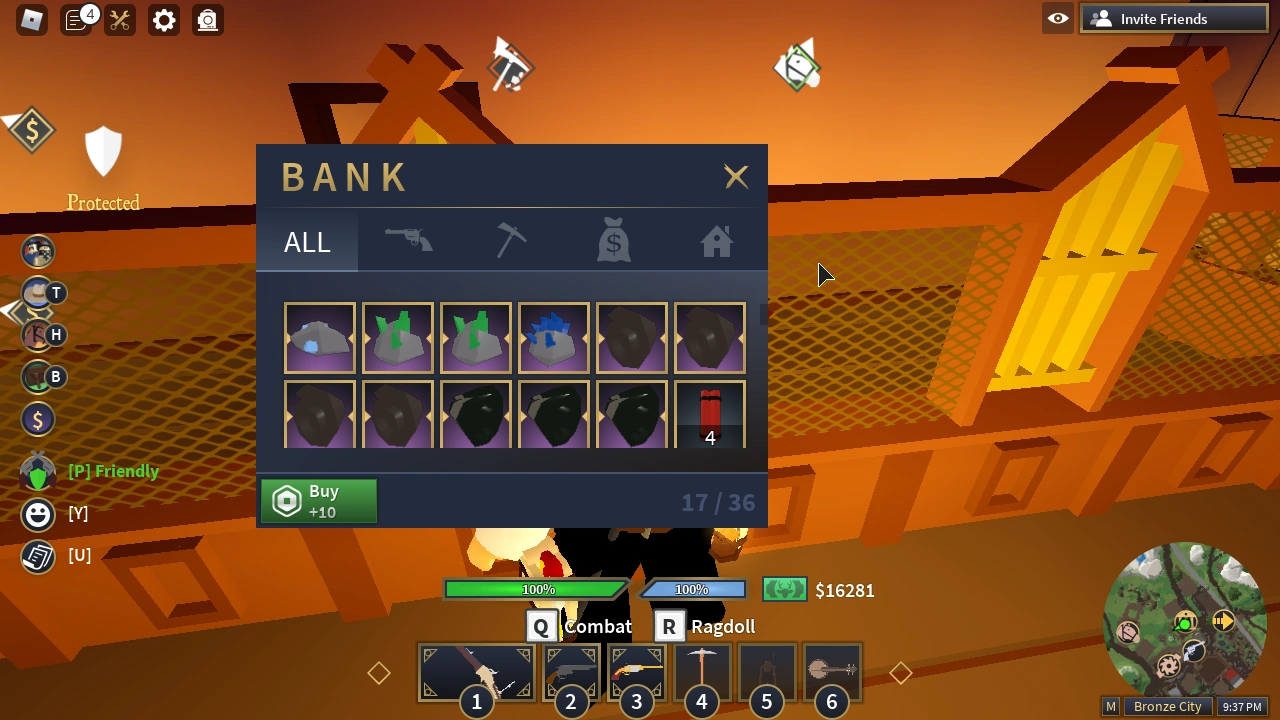Open the camera tool in the top toolbar
1280x720 pixels.
point(207,20)
